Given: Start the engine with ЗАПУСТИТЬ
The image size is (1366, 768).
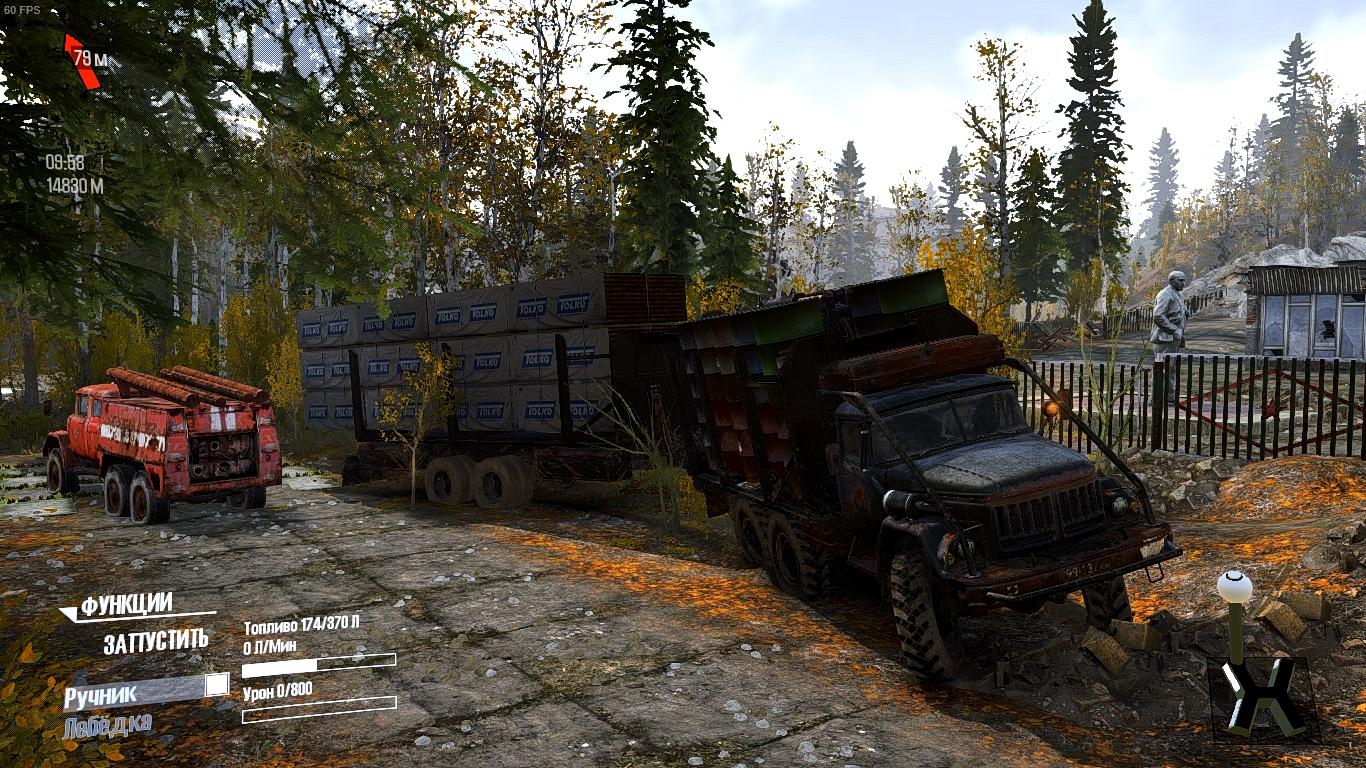Looking at the screenshot, I should [156, 641].
